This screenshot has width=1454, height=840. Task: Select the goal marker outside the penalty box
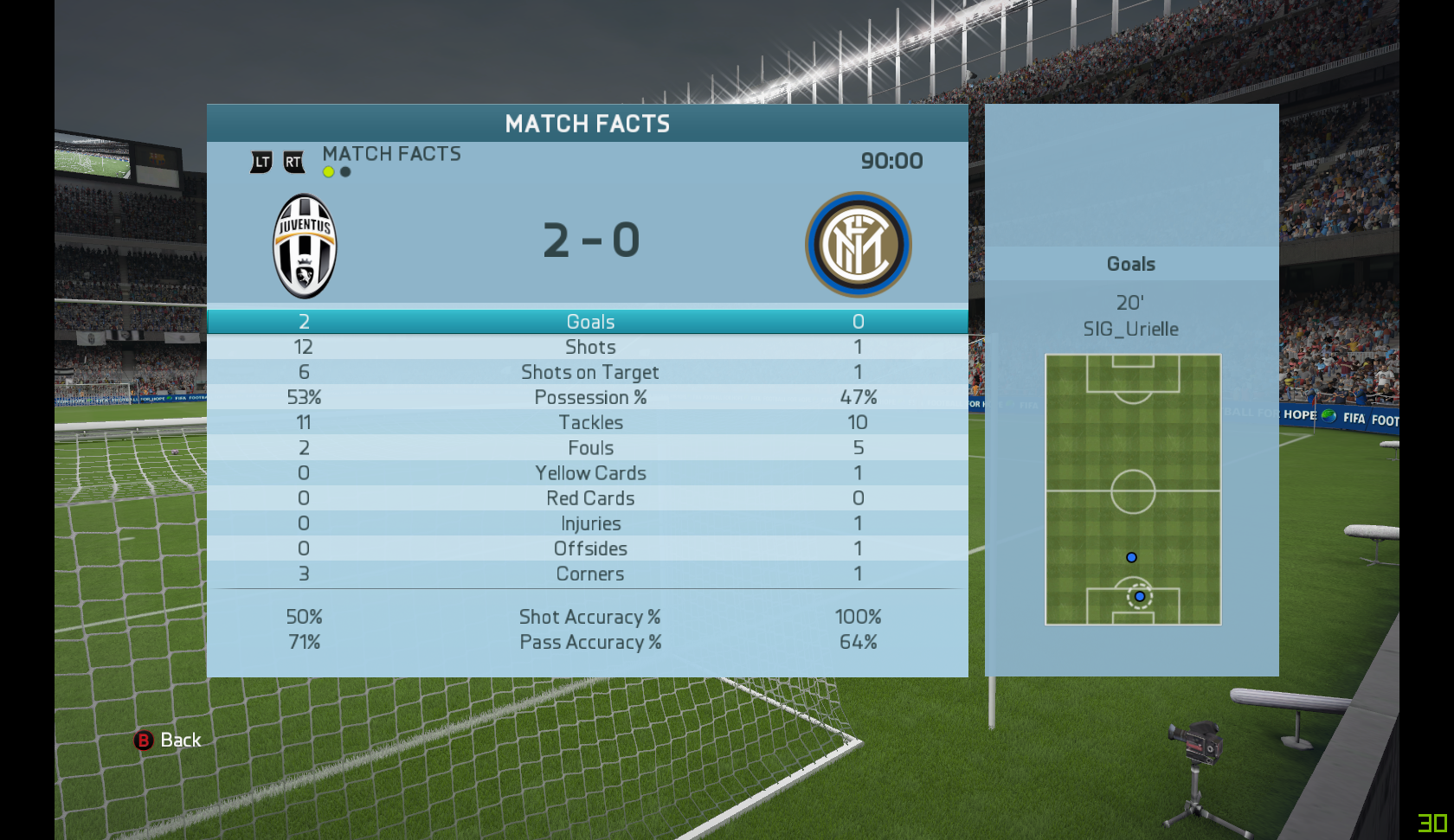1131,558
